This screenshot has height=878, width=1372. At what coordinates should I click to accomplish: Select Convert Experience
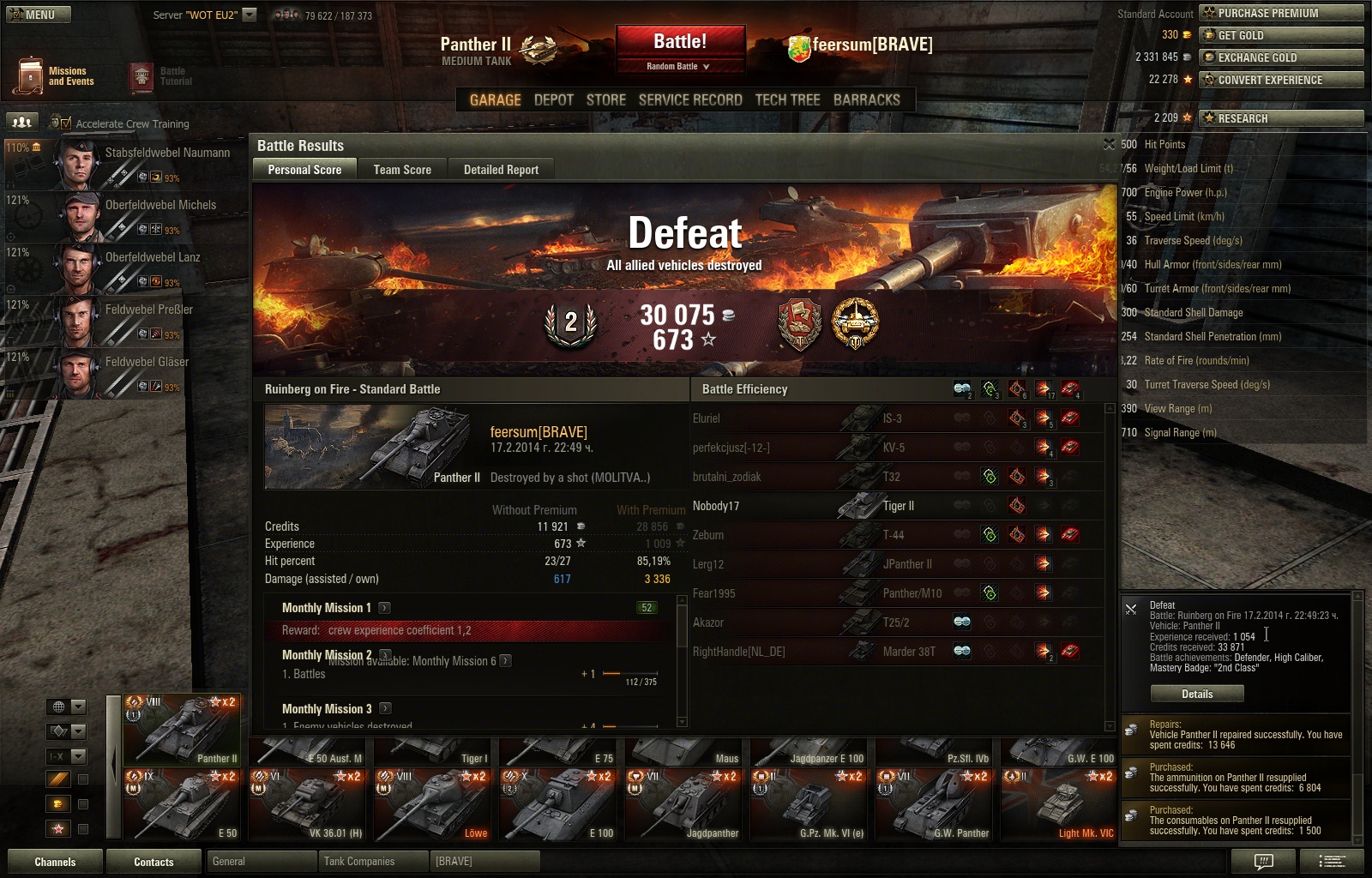(x=1281, y=80)
